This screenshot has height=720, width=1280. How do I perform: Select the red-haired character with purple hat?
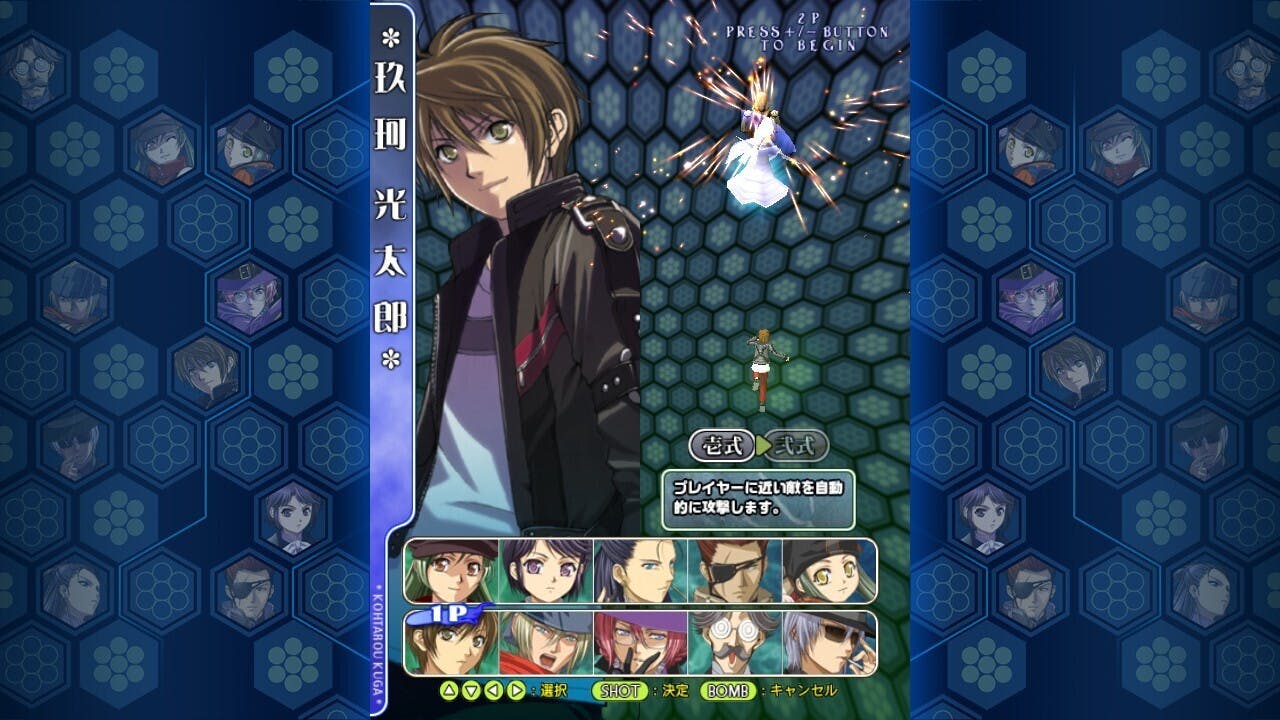click(641, 643)
